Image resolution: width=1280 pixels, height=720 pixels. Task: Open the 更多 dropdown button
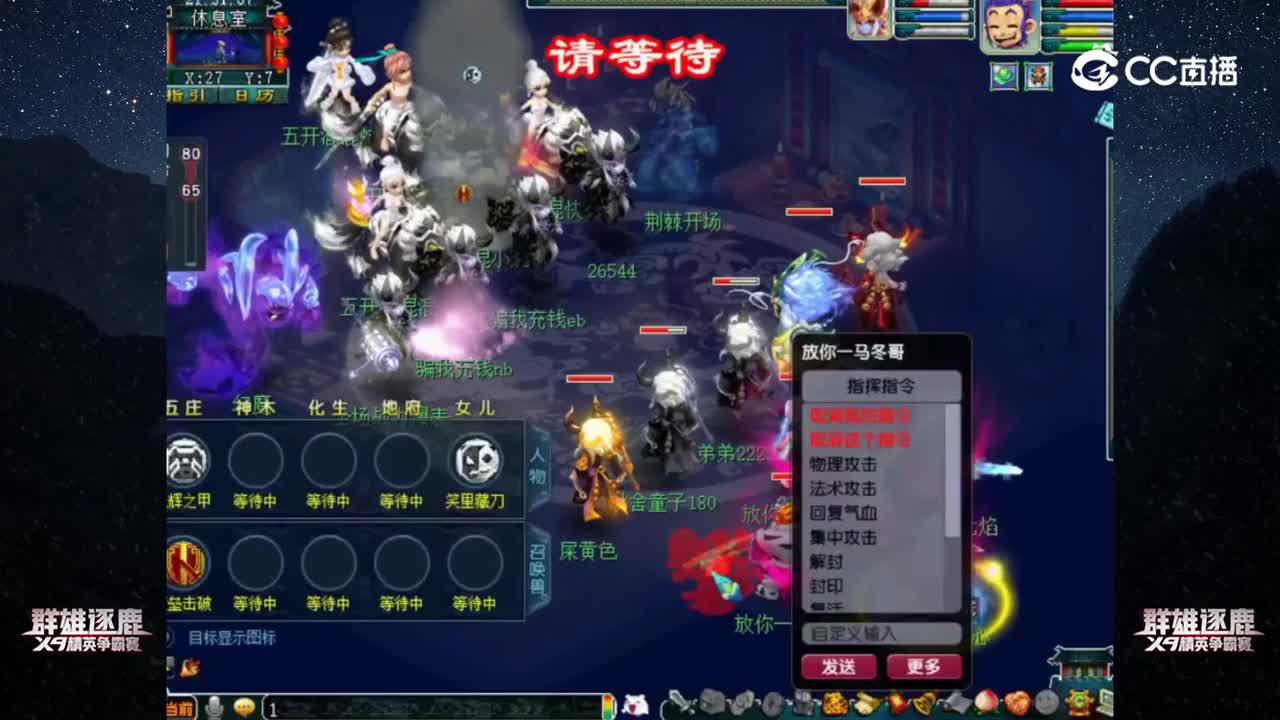[x=925, y=666]
